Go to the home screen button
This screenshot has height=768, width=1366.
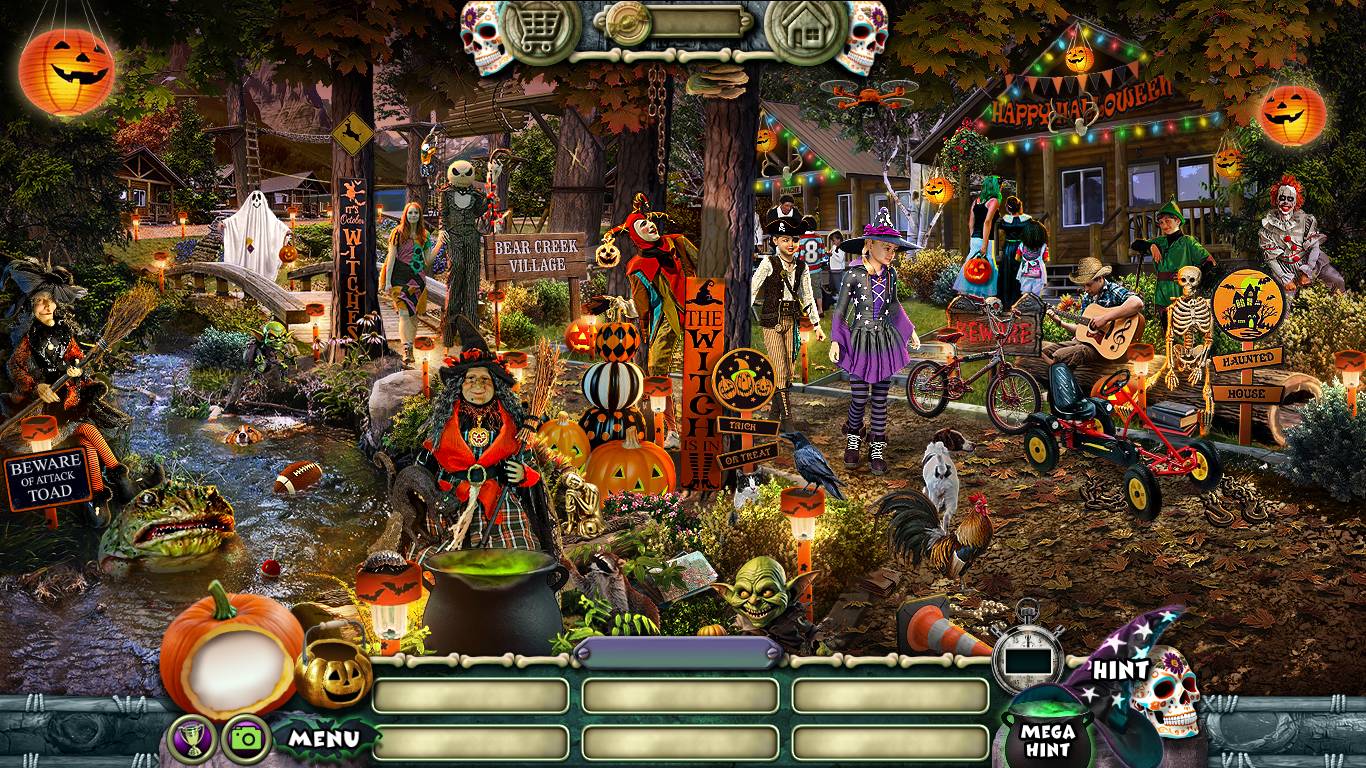point(805,30)
